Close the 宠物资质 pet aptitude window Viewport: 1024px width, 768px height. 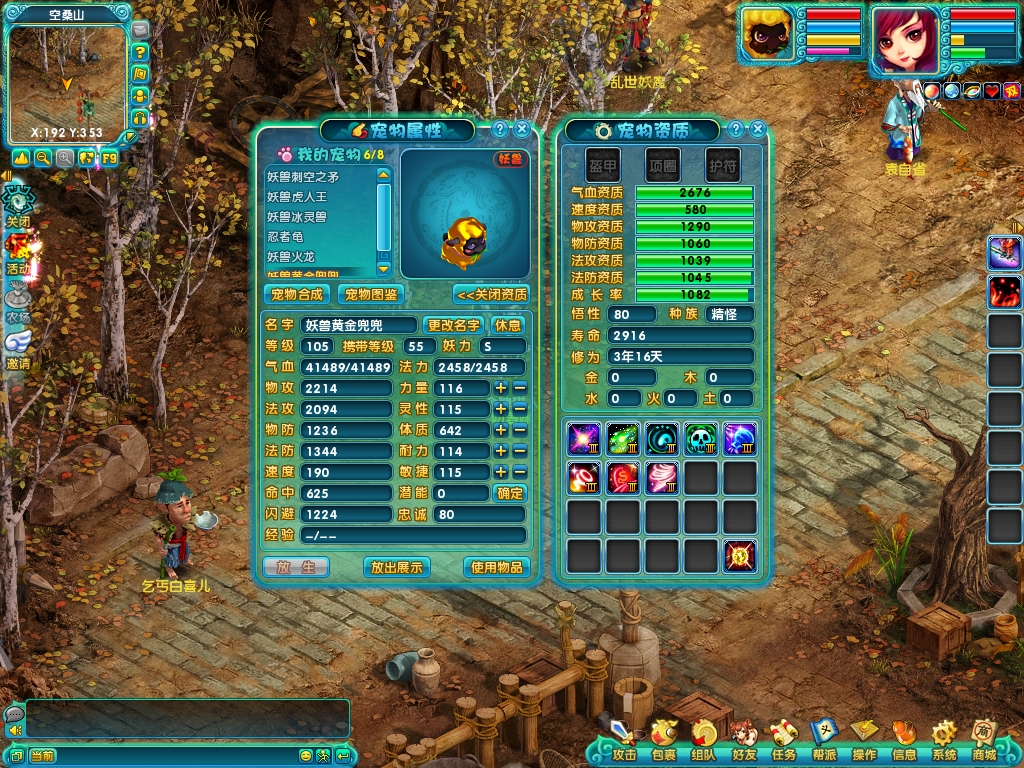[x=758, y=129]
